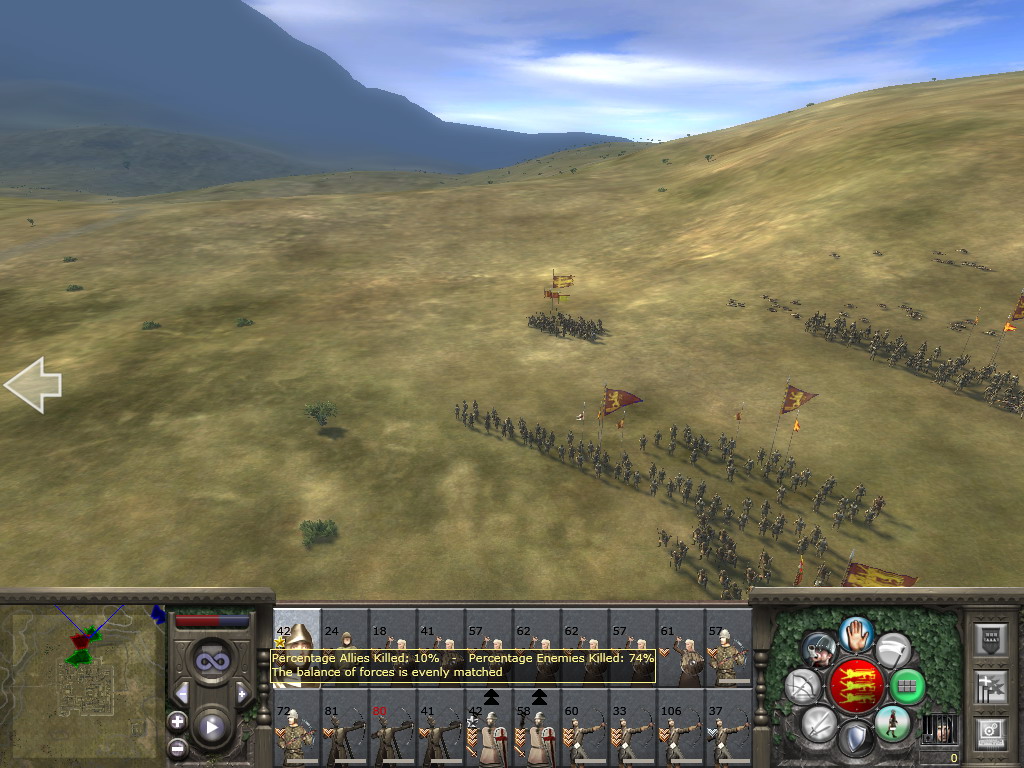Click the battle minimap
The height and width of the screenshot is (768, 1024).
84,681
